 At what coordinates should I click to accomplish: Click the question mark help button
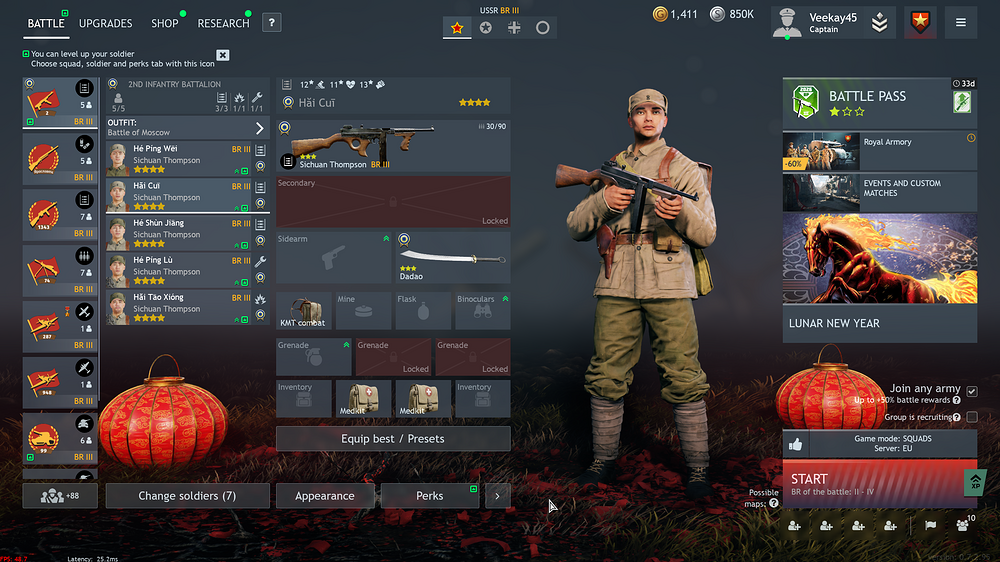pos(272,23)
